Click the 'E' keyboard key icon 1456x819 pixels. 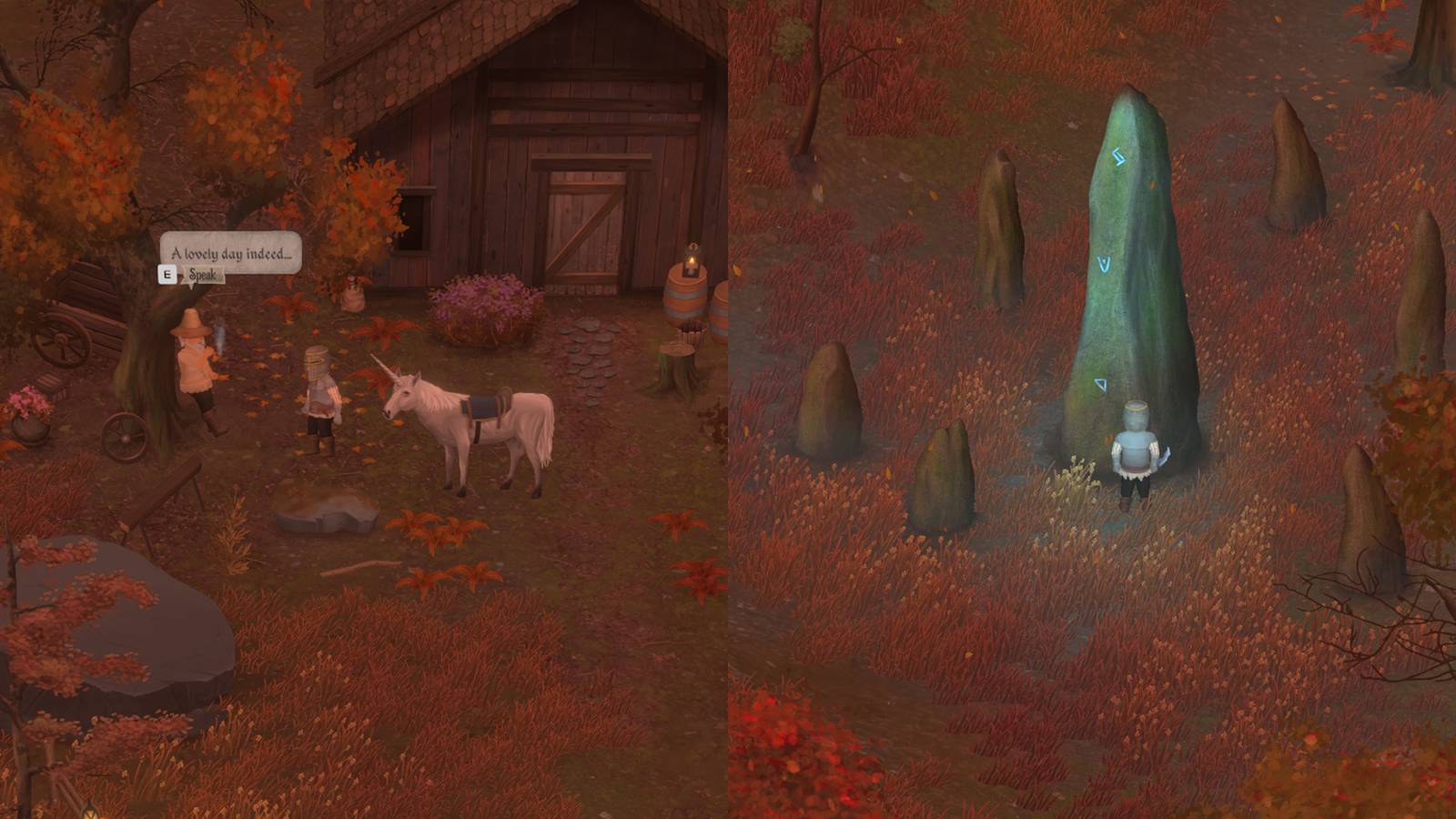tap(167, 273)
